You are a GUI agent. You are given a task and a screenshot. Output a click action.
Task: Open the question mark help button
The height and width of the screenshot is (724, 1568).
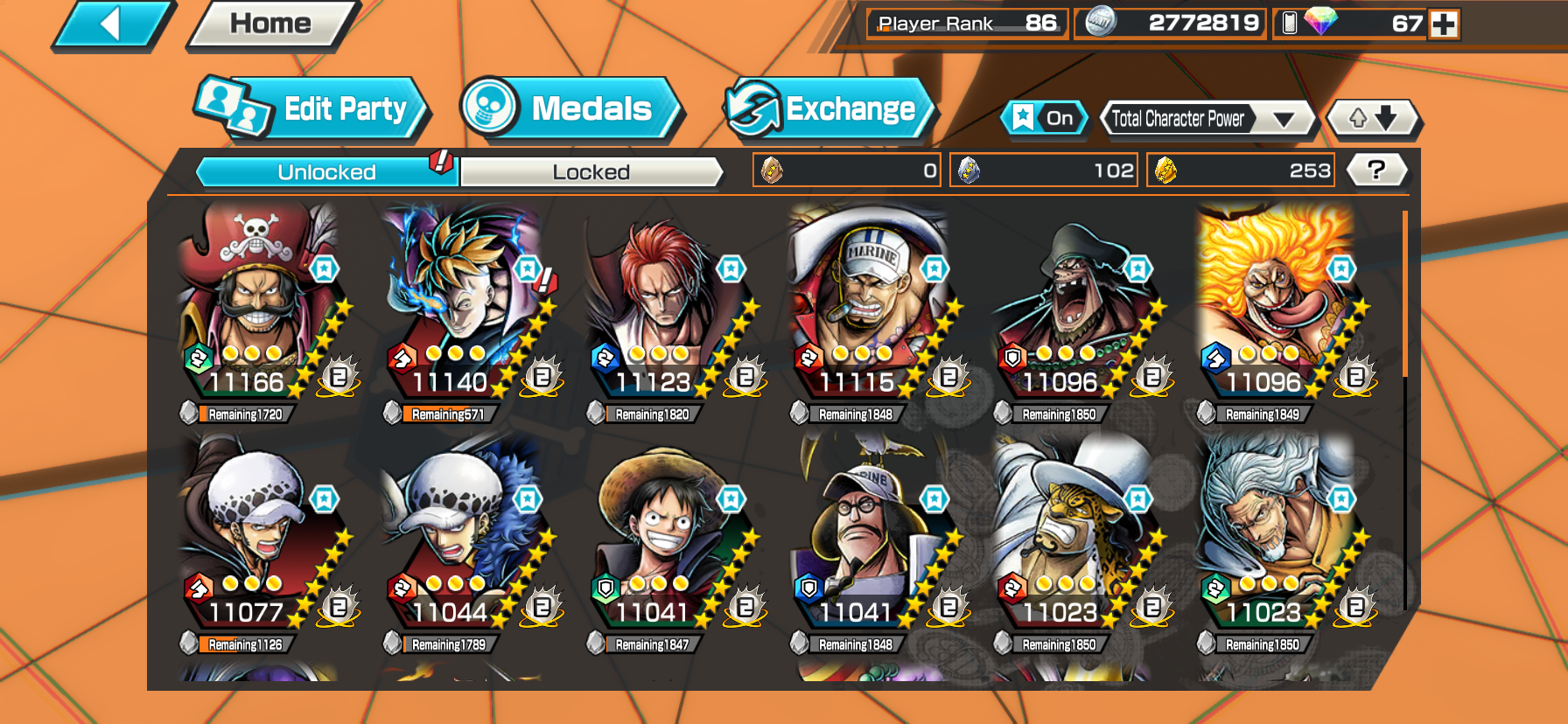tap(1375, 170)
